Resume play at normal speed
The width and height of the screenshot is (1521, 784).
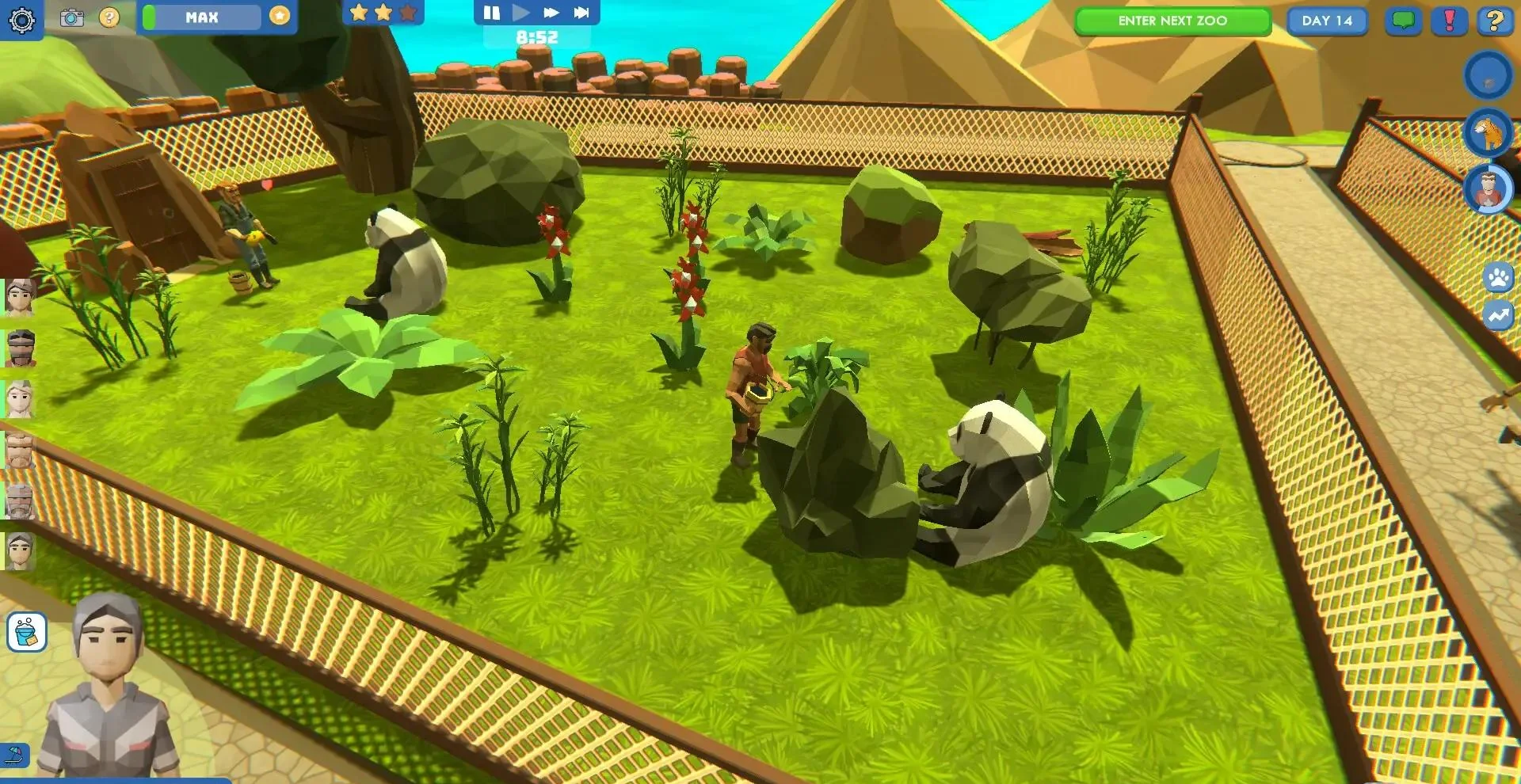pos(520,12)
